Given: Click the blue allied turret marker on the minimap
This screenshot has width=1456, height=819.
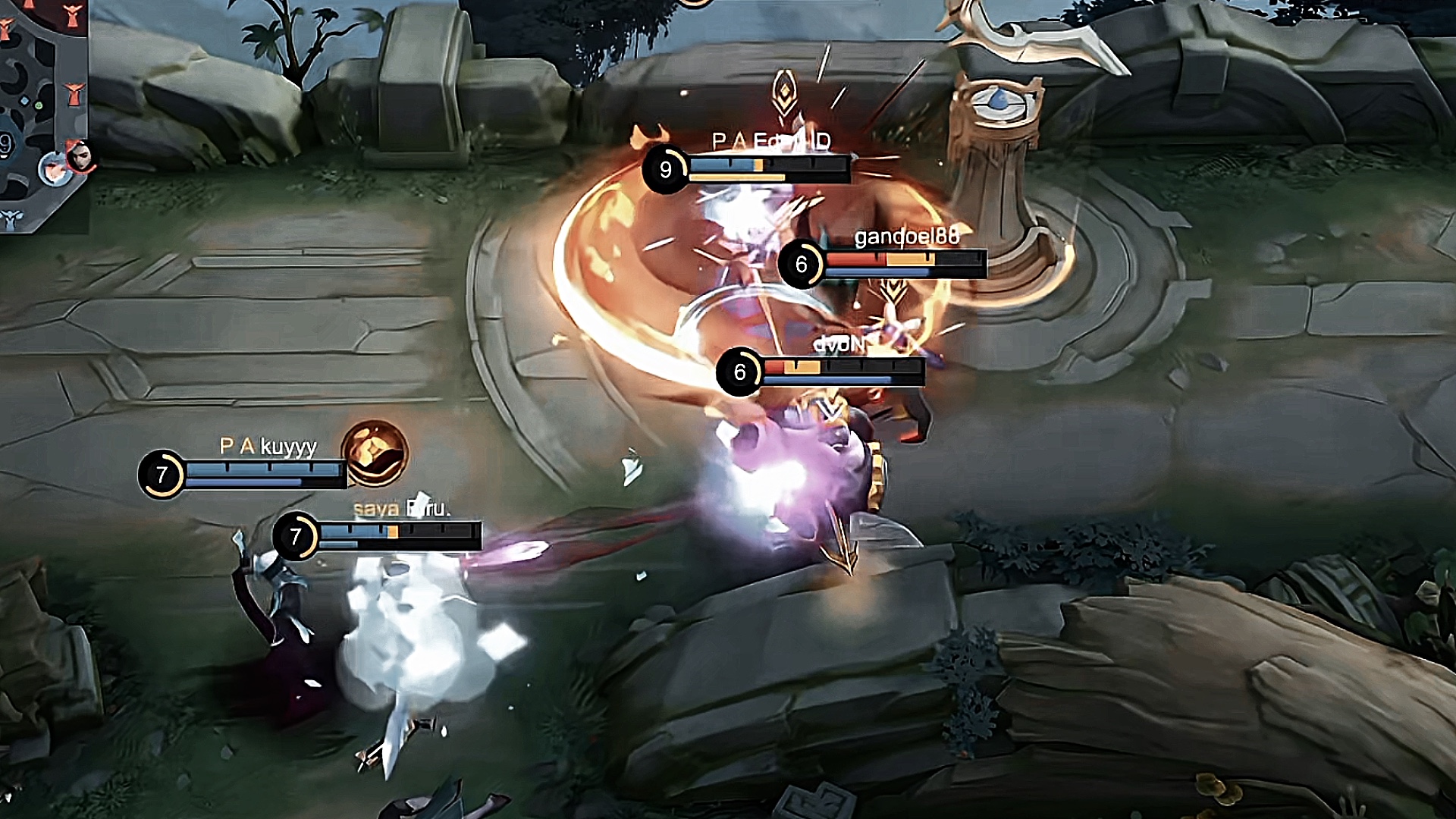Looking at the screenshot, I should coord(11,219).
